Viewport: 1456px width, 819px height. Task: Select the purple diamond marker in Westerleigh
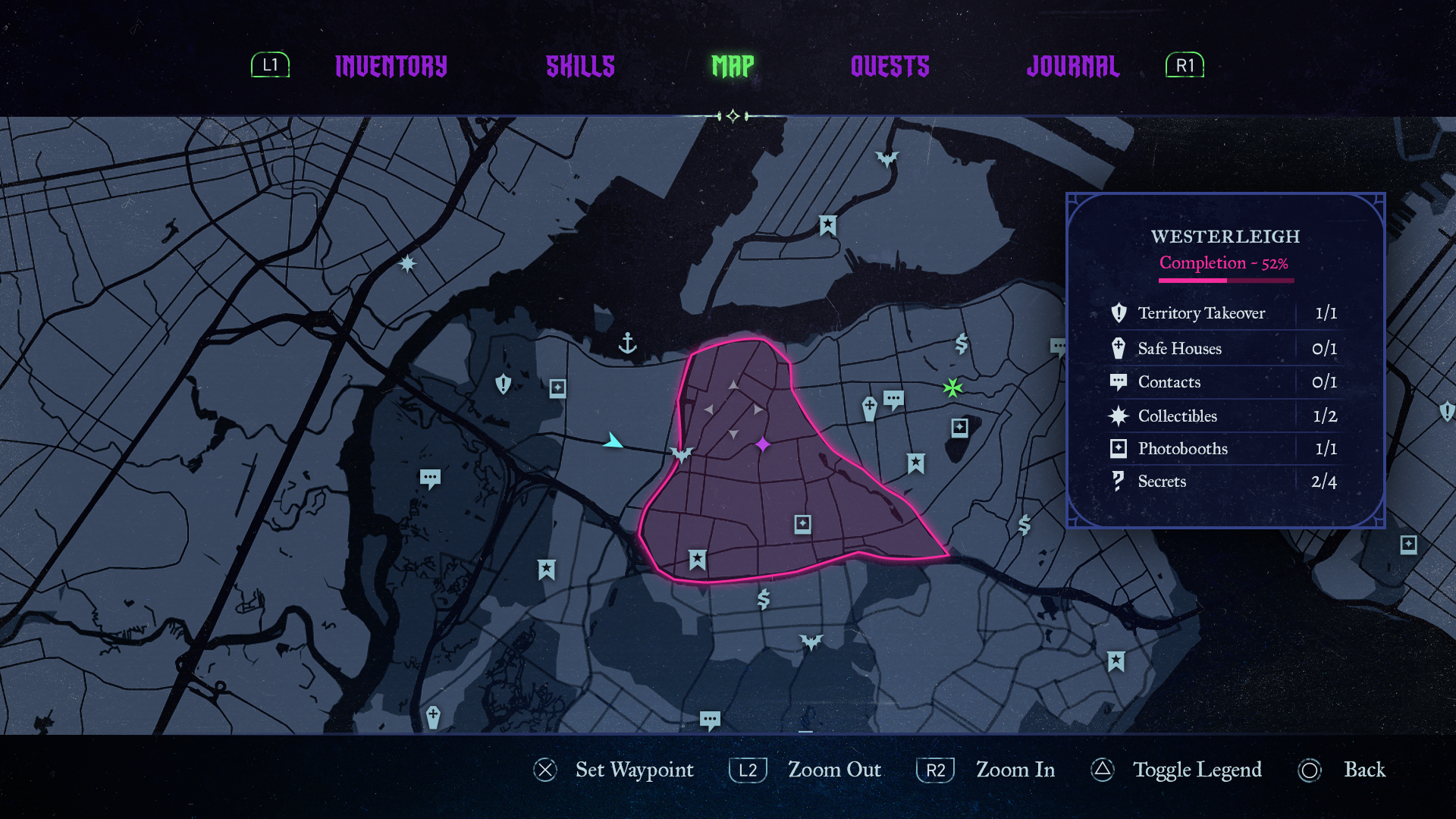click(763, 444)
